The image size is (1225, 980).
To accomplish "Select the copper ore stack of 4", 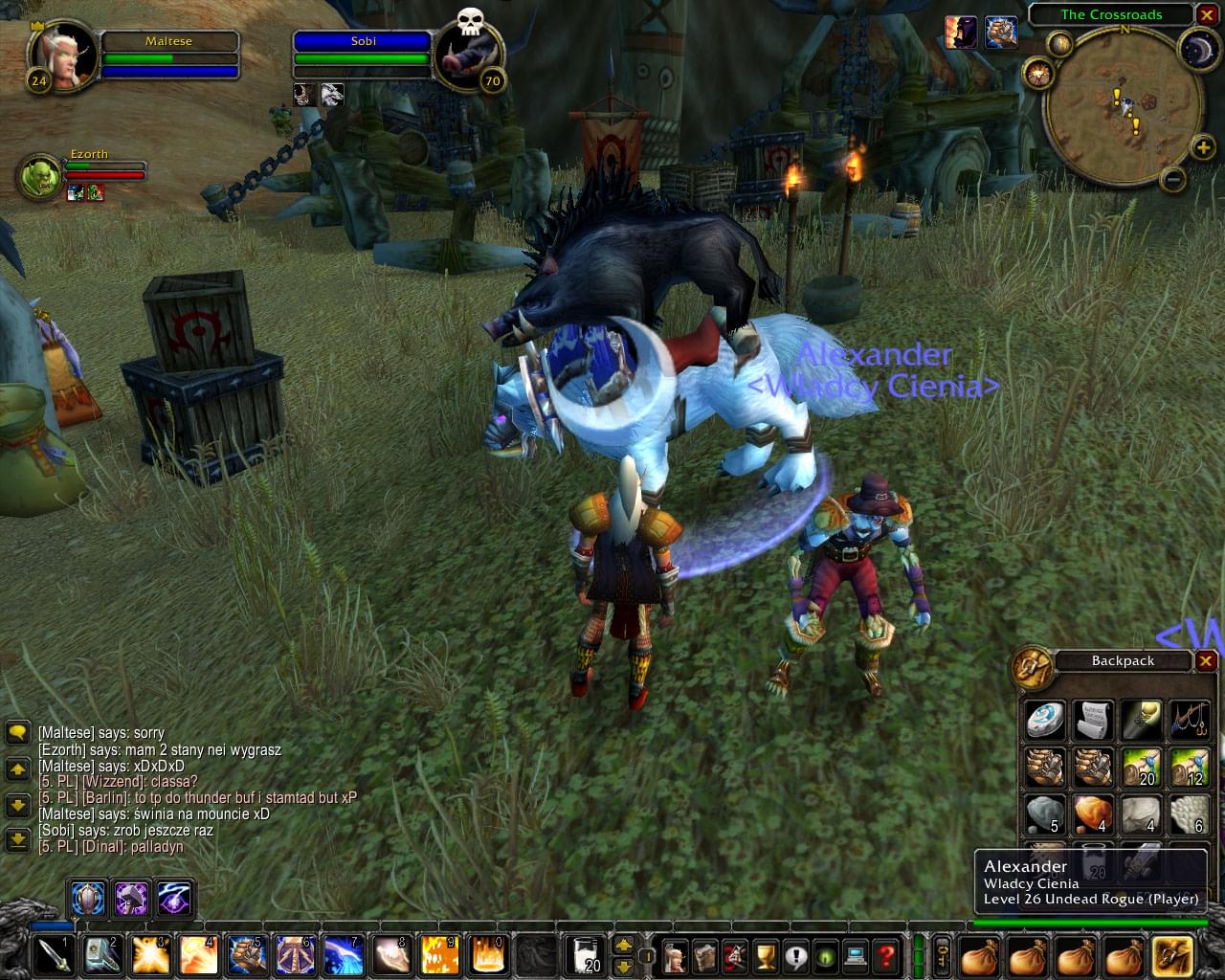I will click(1093, 815).
